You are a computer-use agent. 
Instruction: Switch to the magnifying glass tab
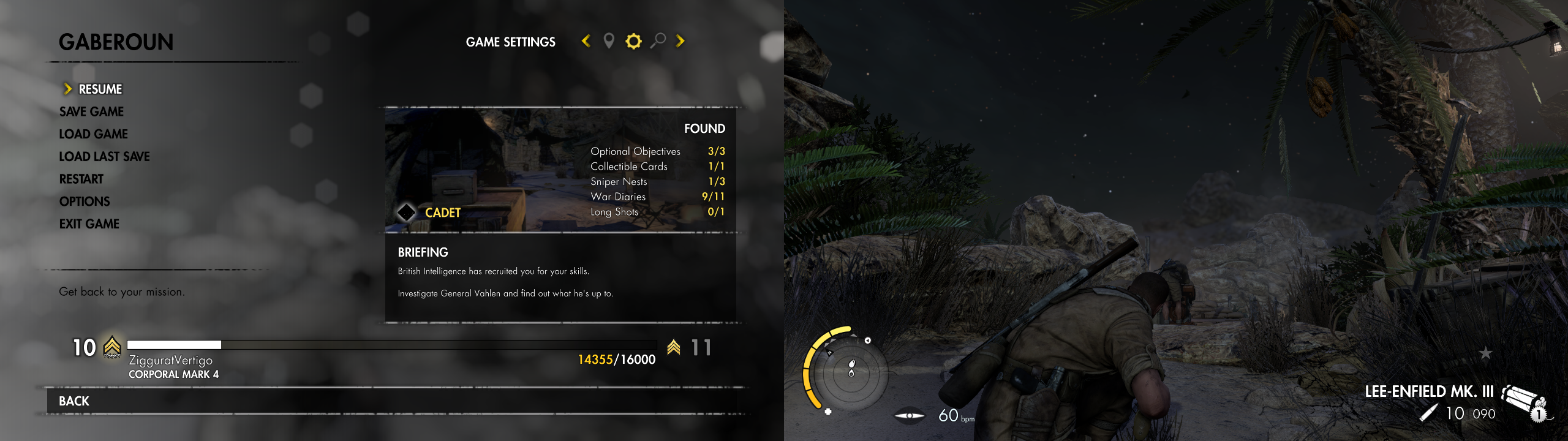pyautogui.click(x=658, y=41)
